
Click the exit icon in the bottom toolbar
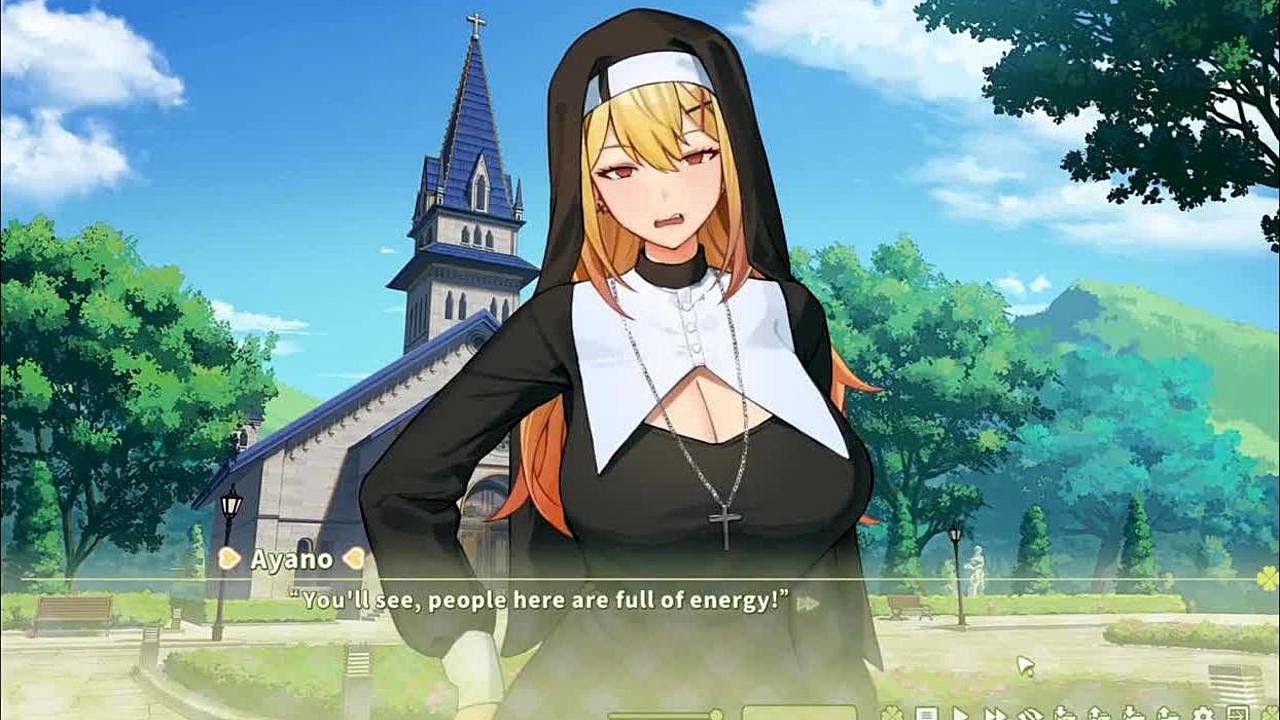[1237, 714]
